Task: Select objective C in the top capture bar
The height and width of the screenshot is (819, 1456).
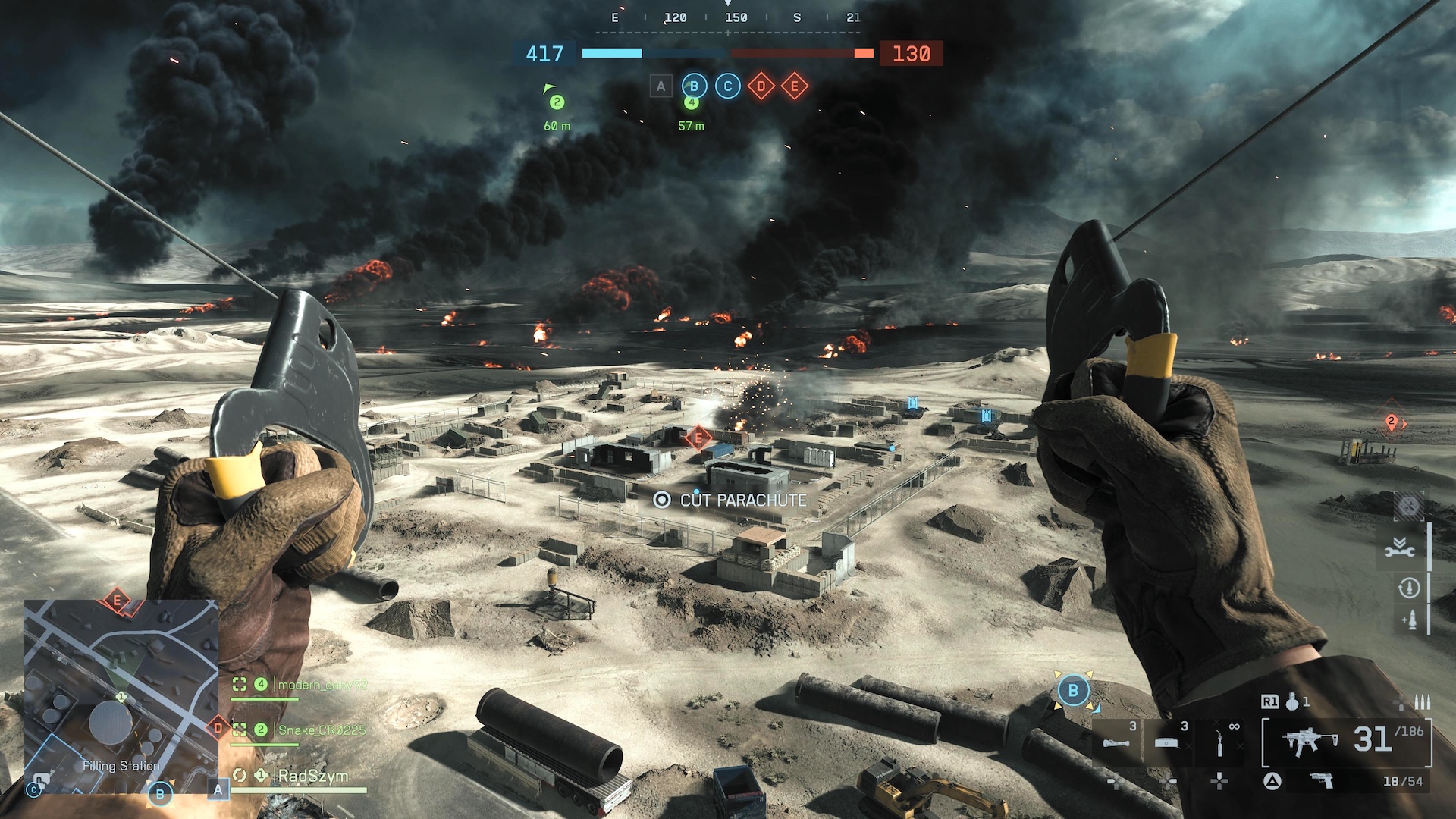Action: pos(727,86)
